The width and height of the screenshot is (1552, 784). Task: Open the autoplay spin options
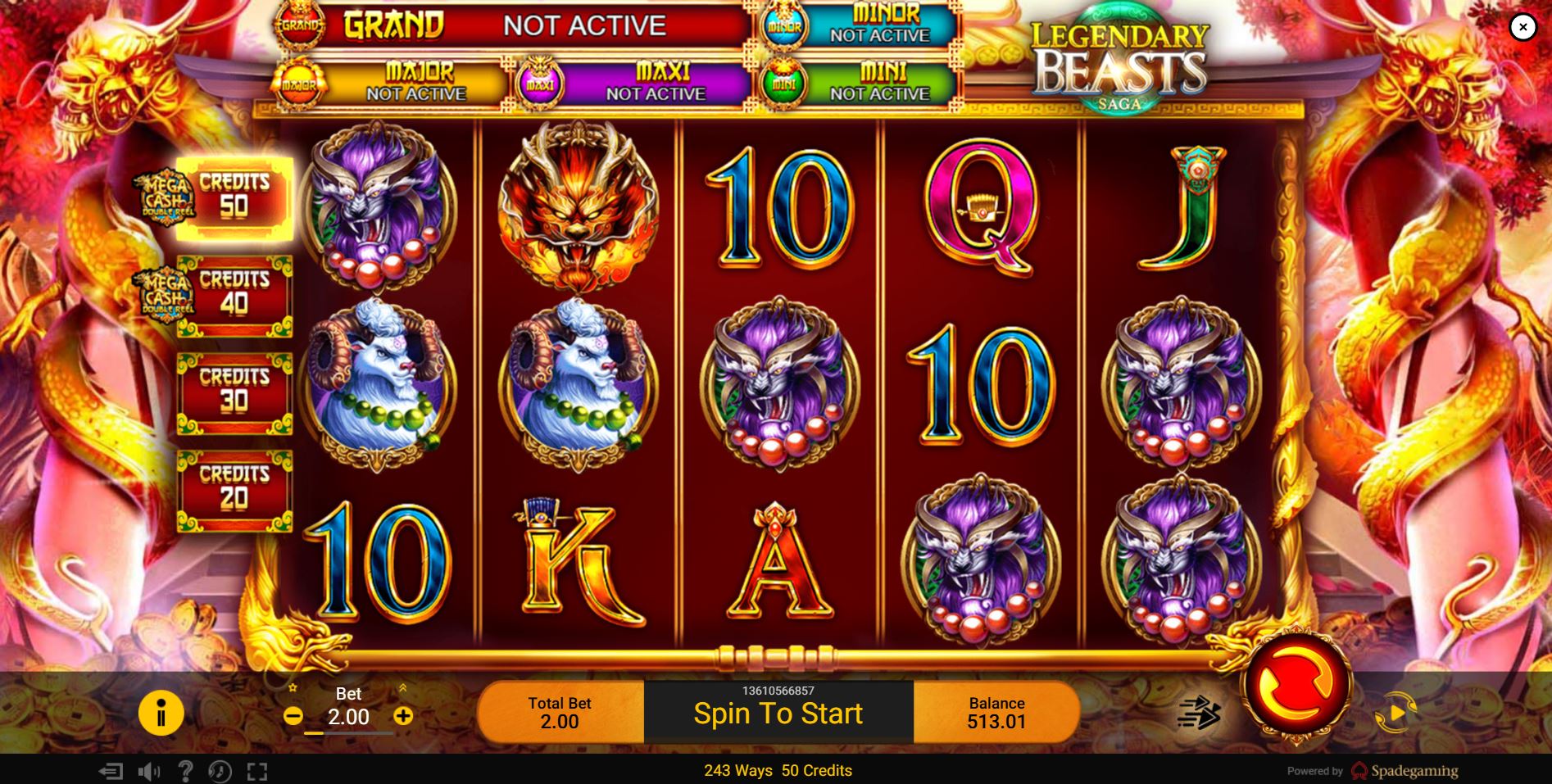(1395, 713)
